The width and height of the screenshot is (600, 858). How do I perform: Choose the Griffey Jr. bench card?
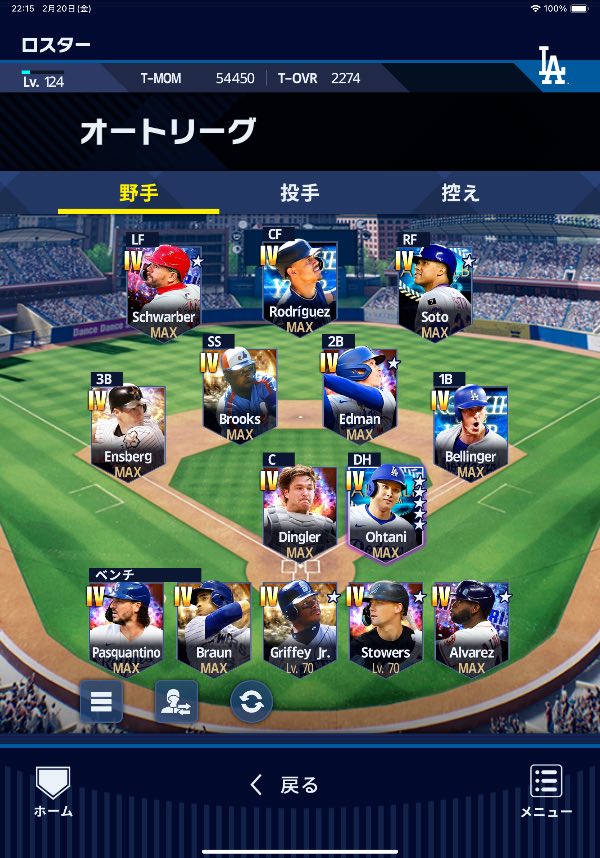coord(299,627)
